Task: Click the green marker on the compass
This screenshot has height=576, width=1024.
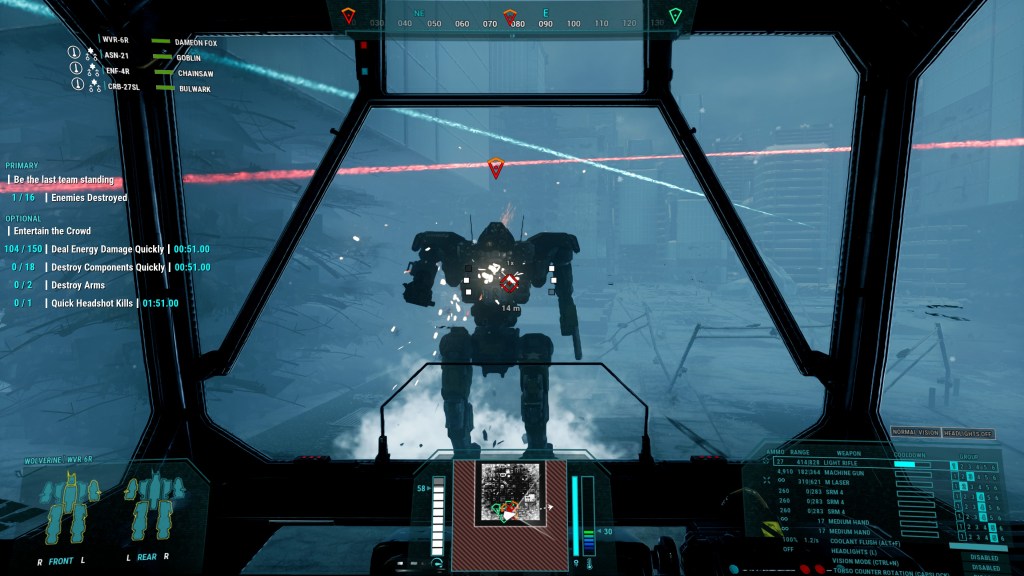Action: tap(675, 15)
